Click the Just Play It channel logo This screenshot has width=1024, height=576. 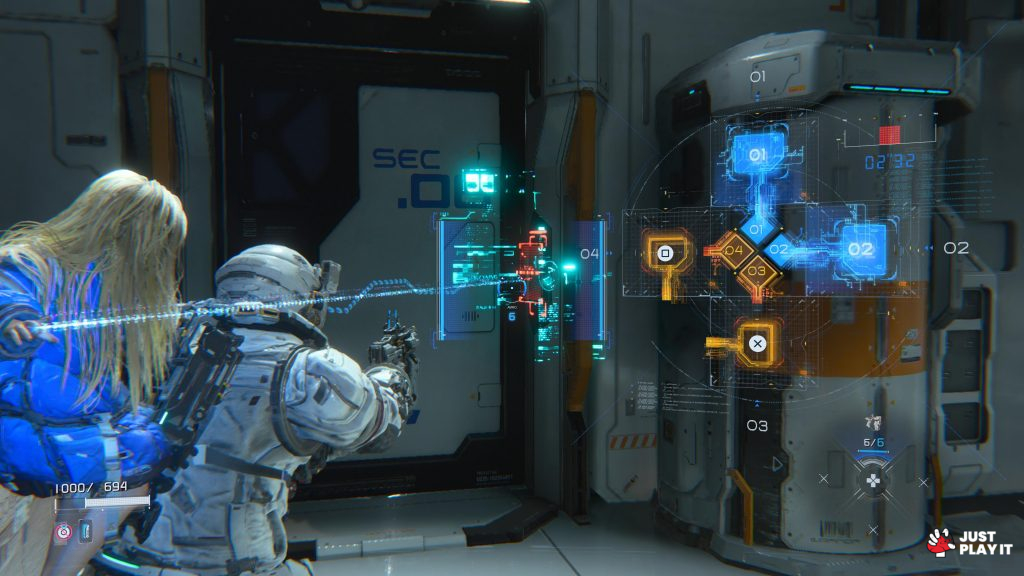[x=967, y=541]
